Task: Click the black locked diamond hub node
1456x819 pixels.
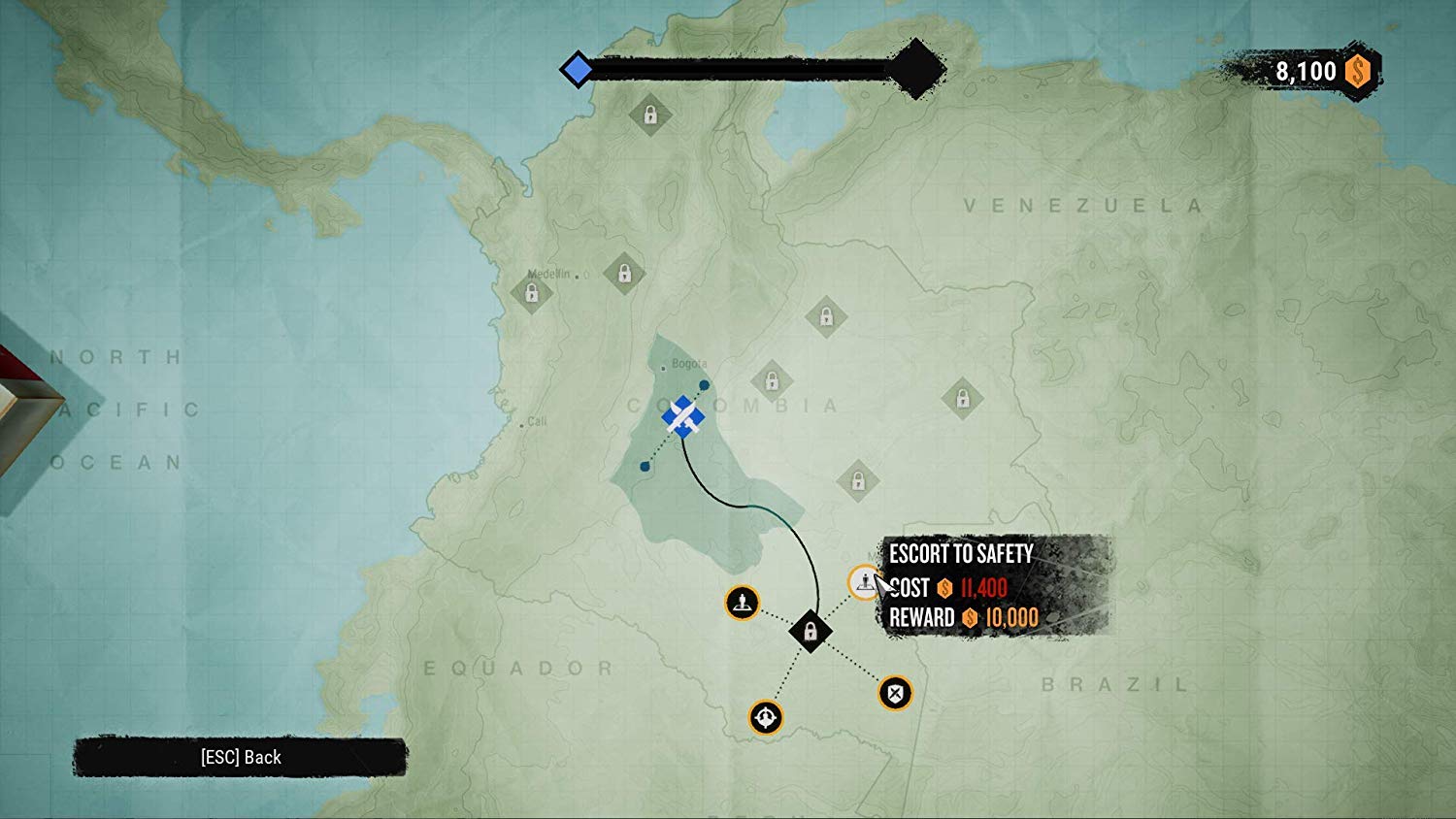Action: (x=810, y=632)
